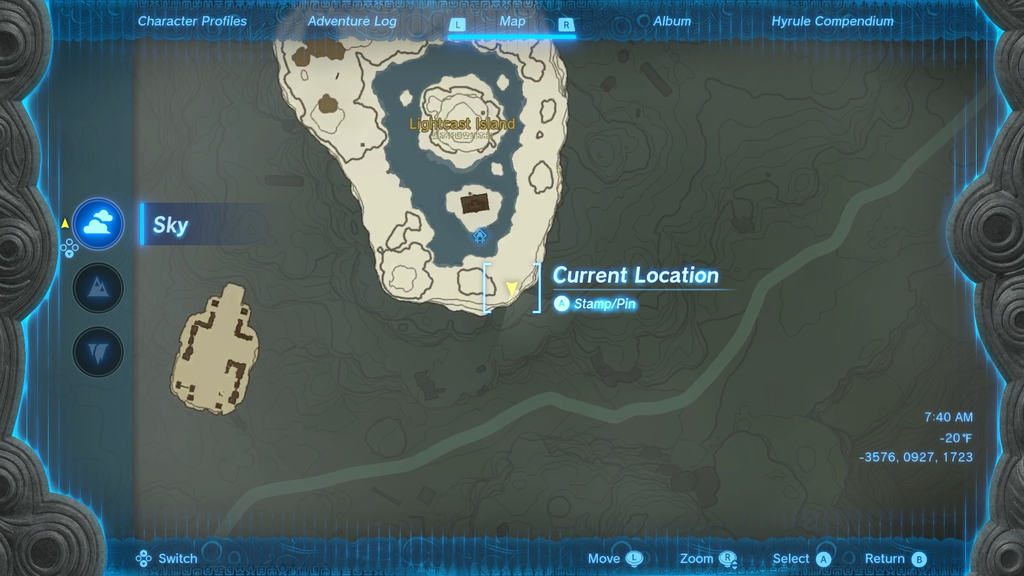The image size is (1024, 576).
Task: Switch to the Surface map layer
Action: click(98, 289)
